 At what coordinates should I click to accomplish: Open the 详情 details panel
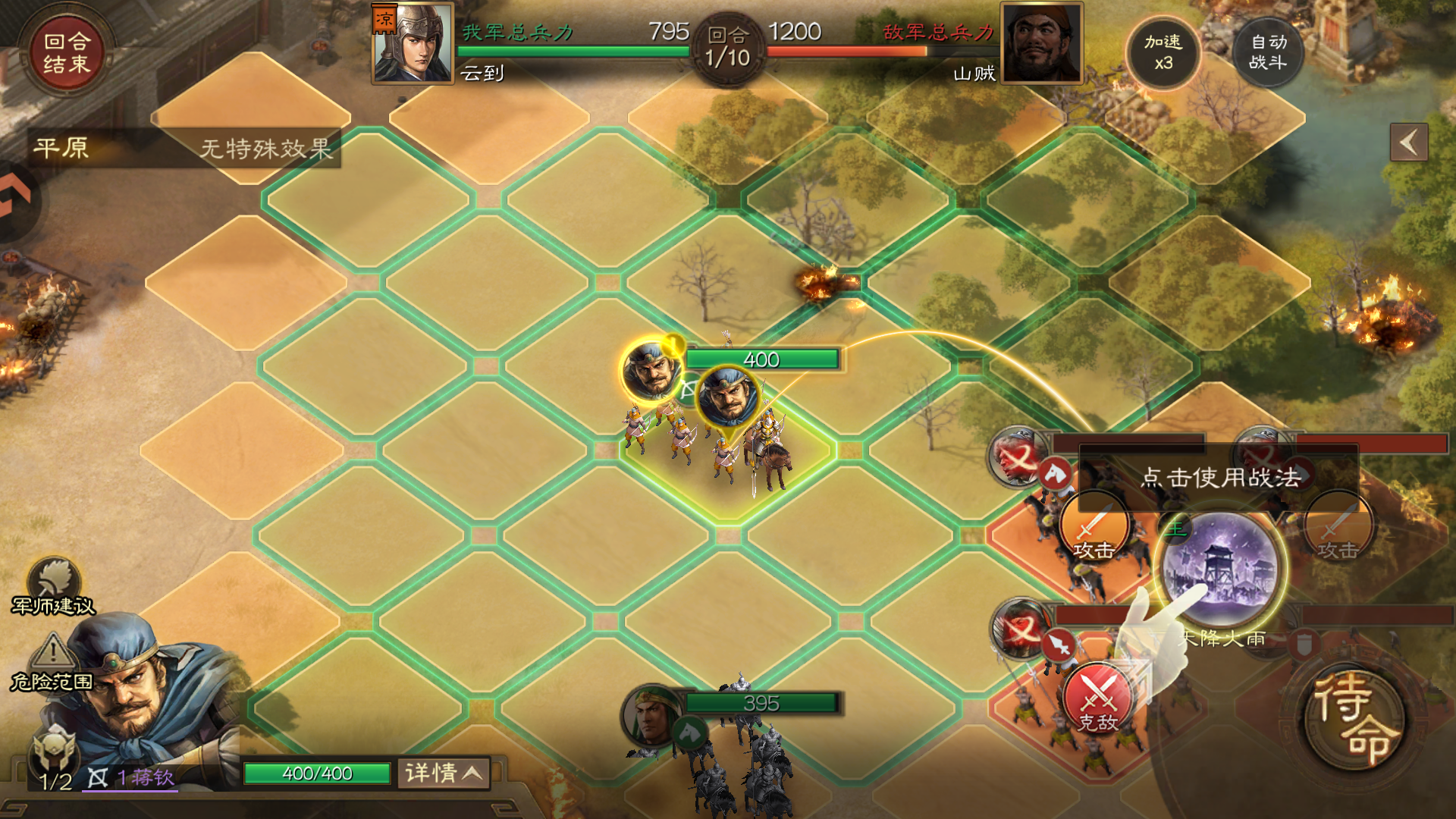point(444,773)
